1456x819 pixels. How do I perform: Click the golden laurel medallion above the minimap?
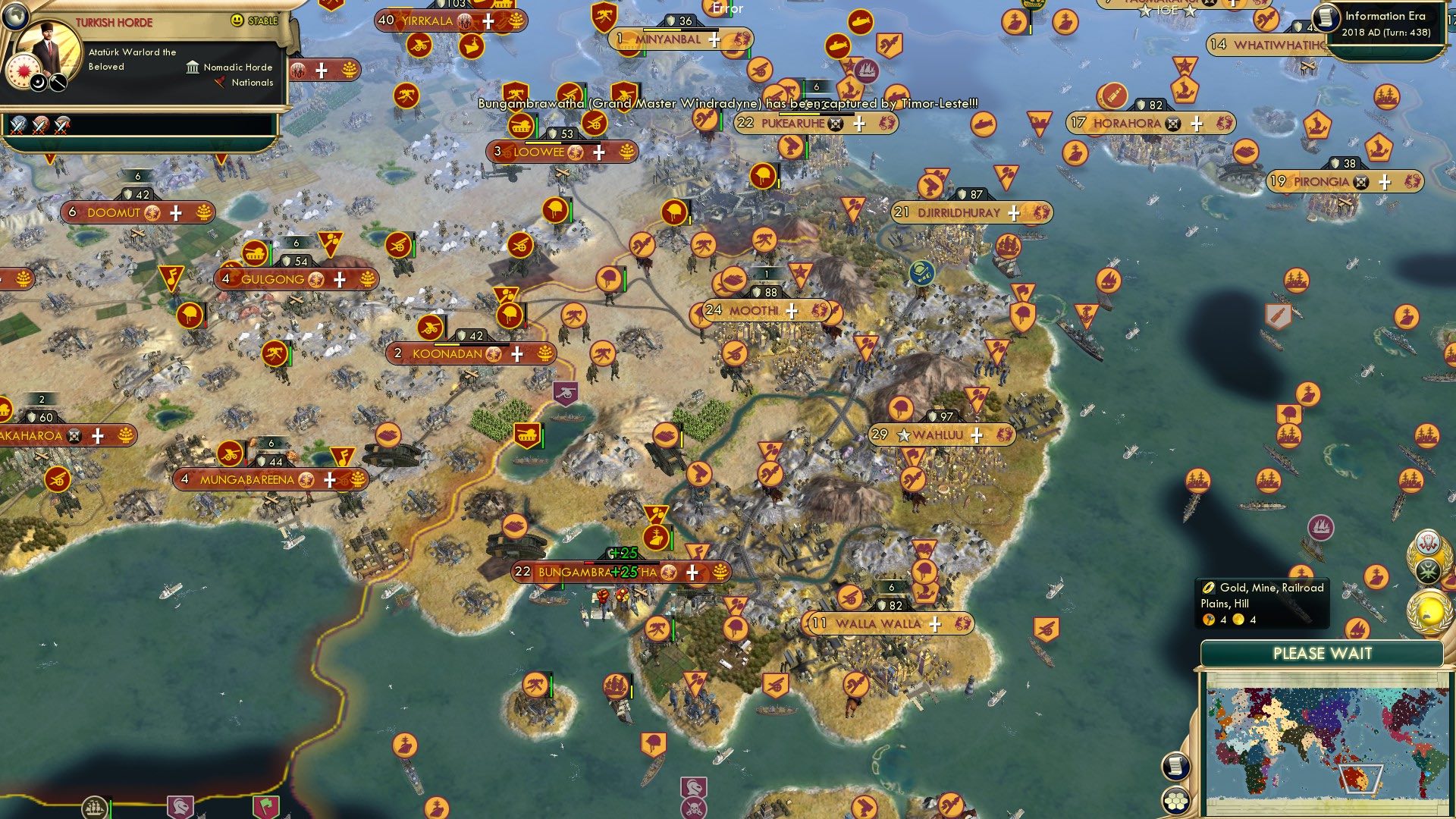click(1426, 613)
